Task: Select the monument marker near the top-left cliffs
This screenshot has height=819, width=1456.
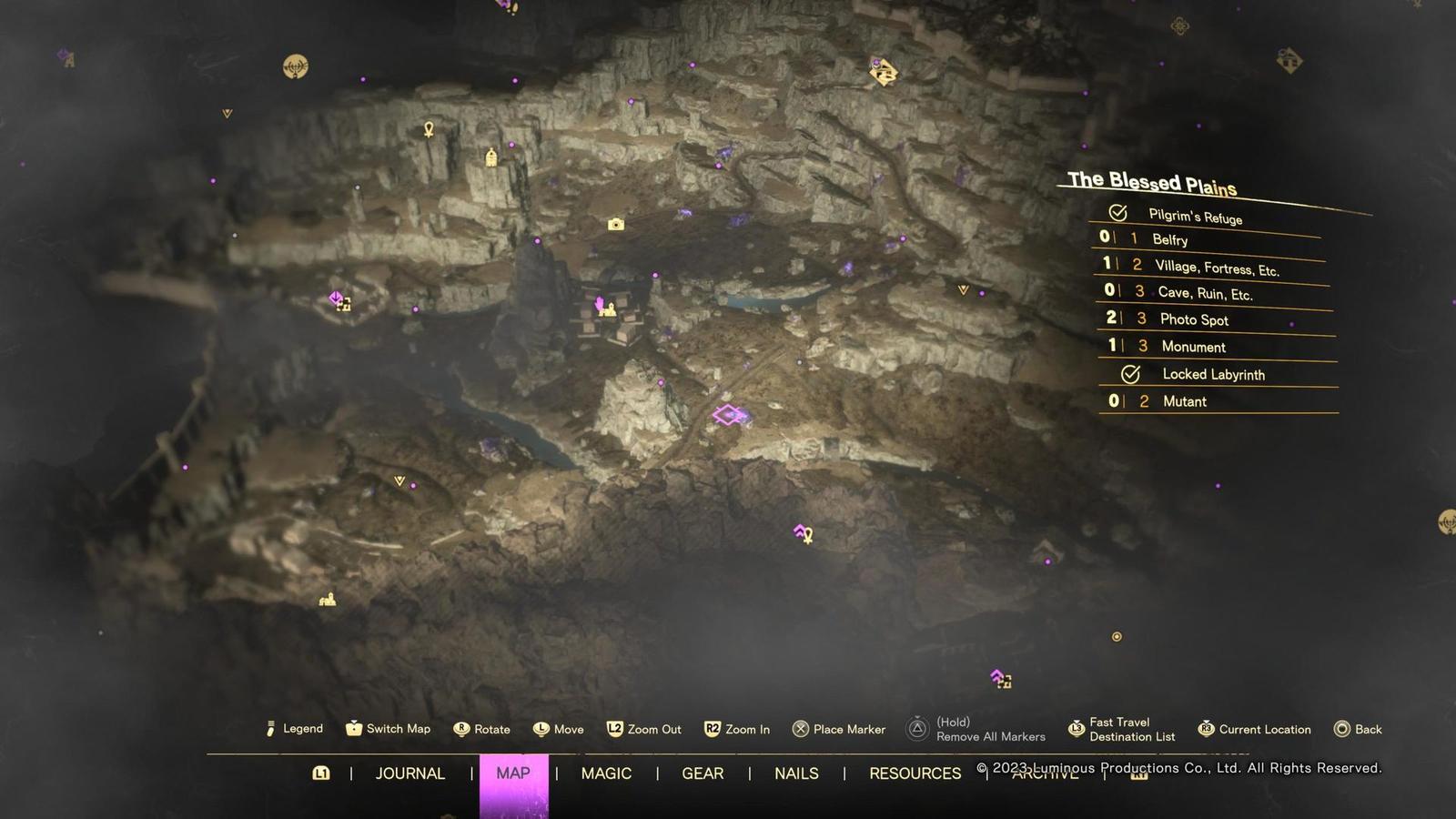Action: pyautogui.click(x=491, y=158)
